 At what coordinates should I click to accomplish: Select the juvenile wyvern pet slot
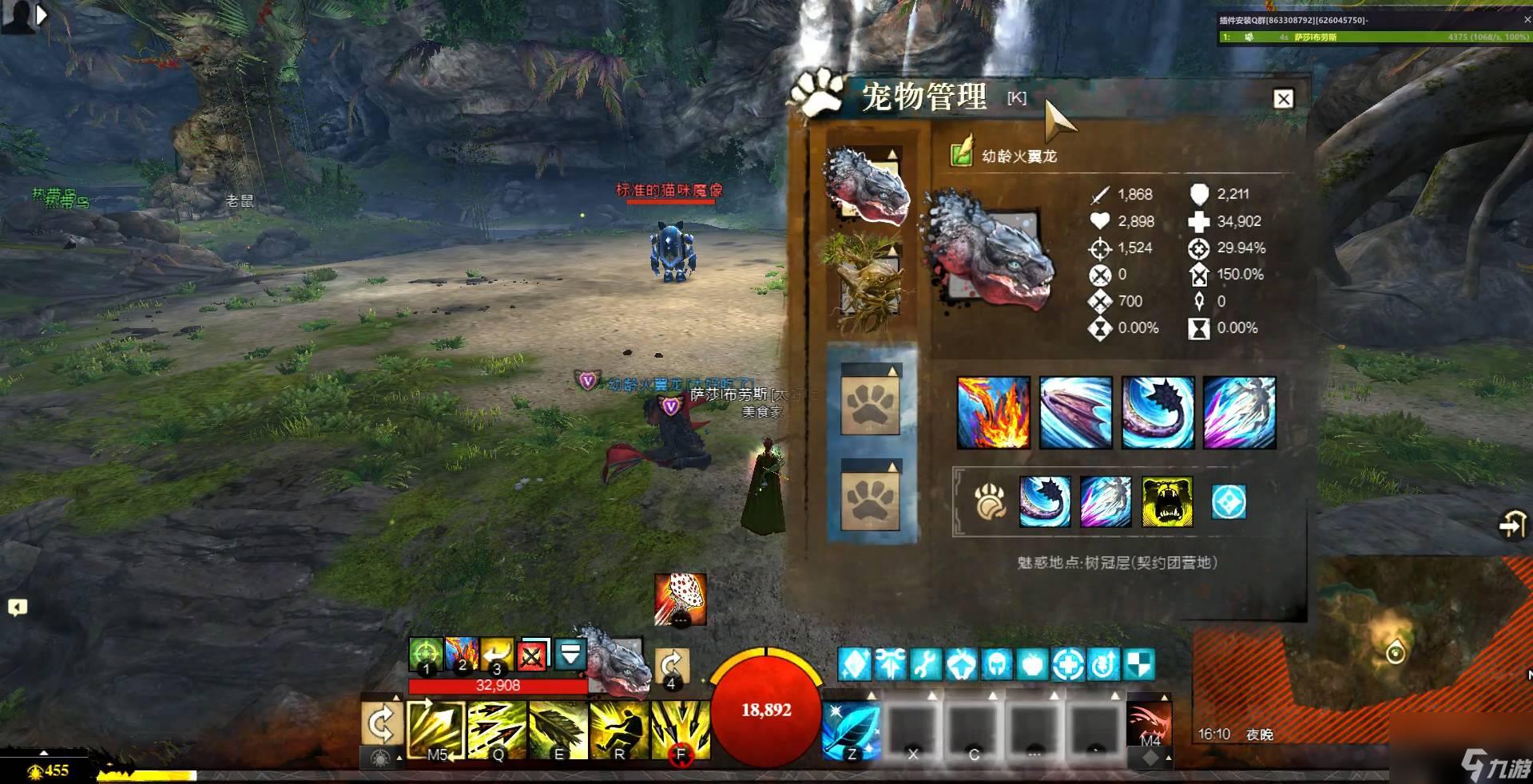pyautogui.click(x=868, y=185)
